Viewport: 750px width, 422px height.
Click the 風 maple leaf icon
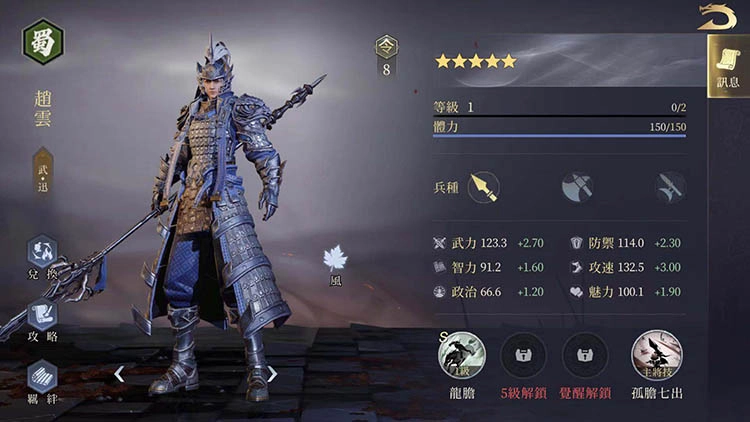[x=335, y=260]
